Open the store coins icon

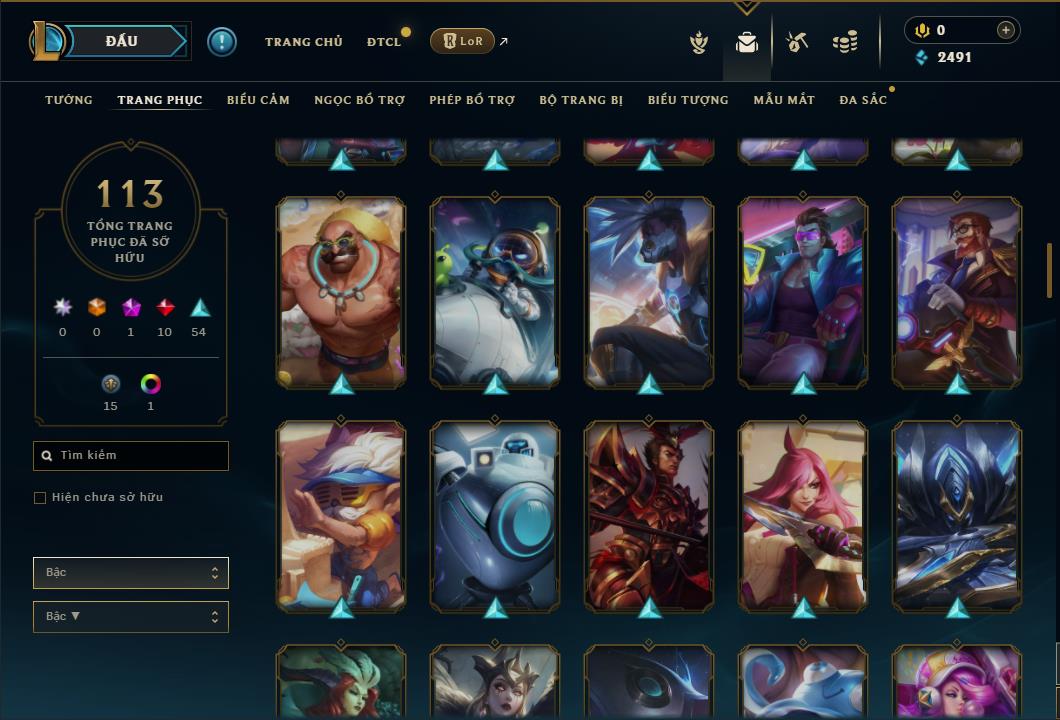[845, 42]
